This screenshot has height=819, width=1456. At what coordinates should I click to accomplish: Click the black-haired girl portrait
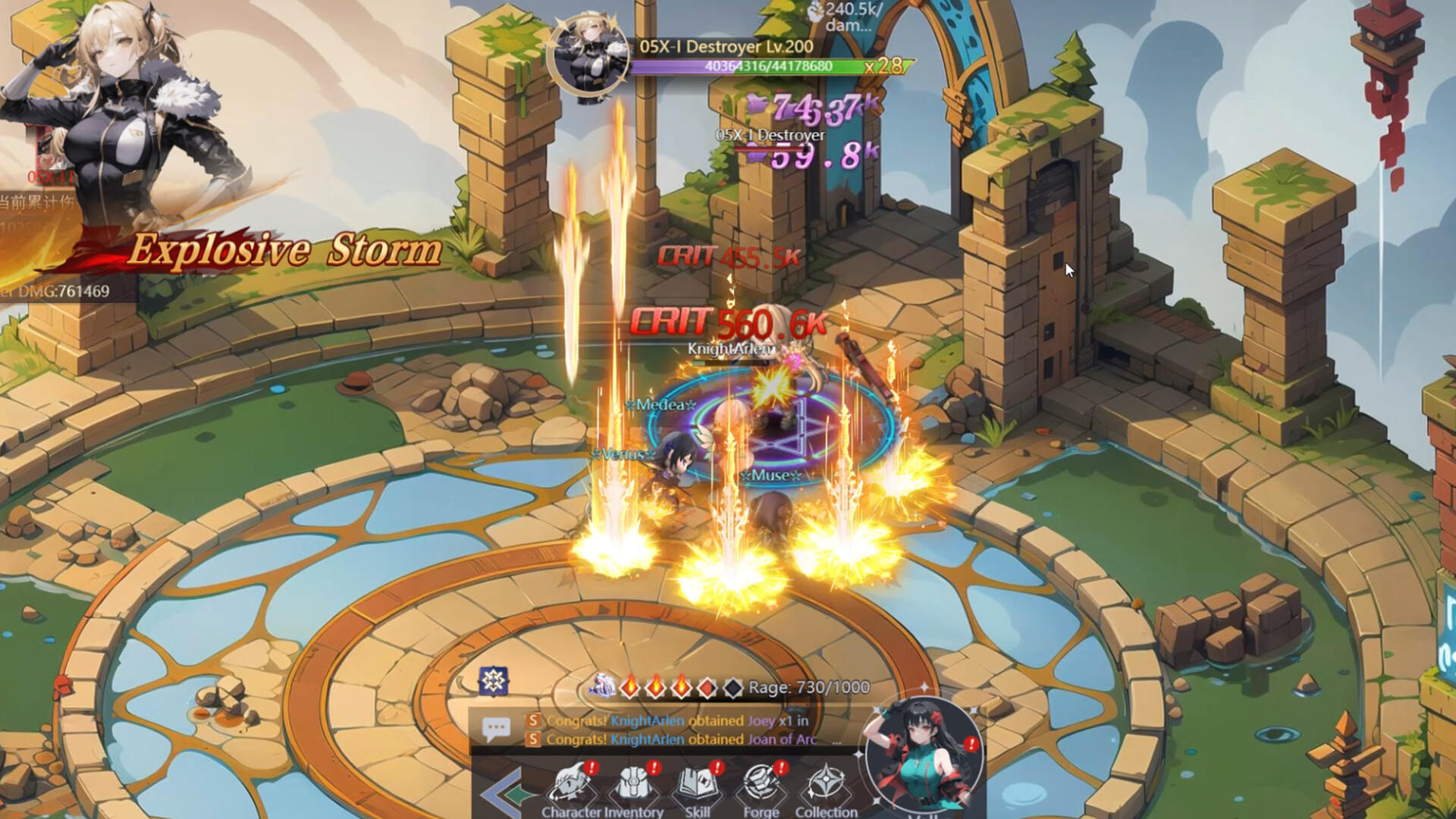(923, 756)
